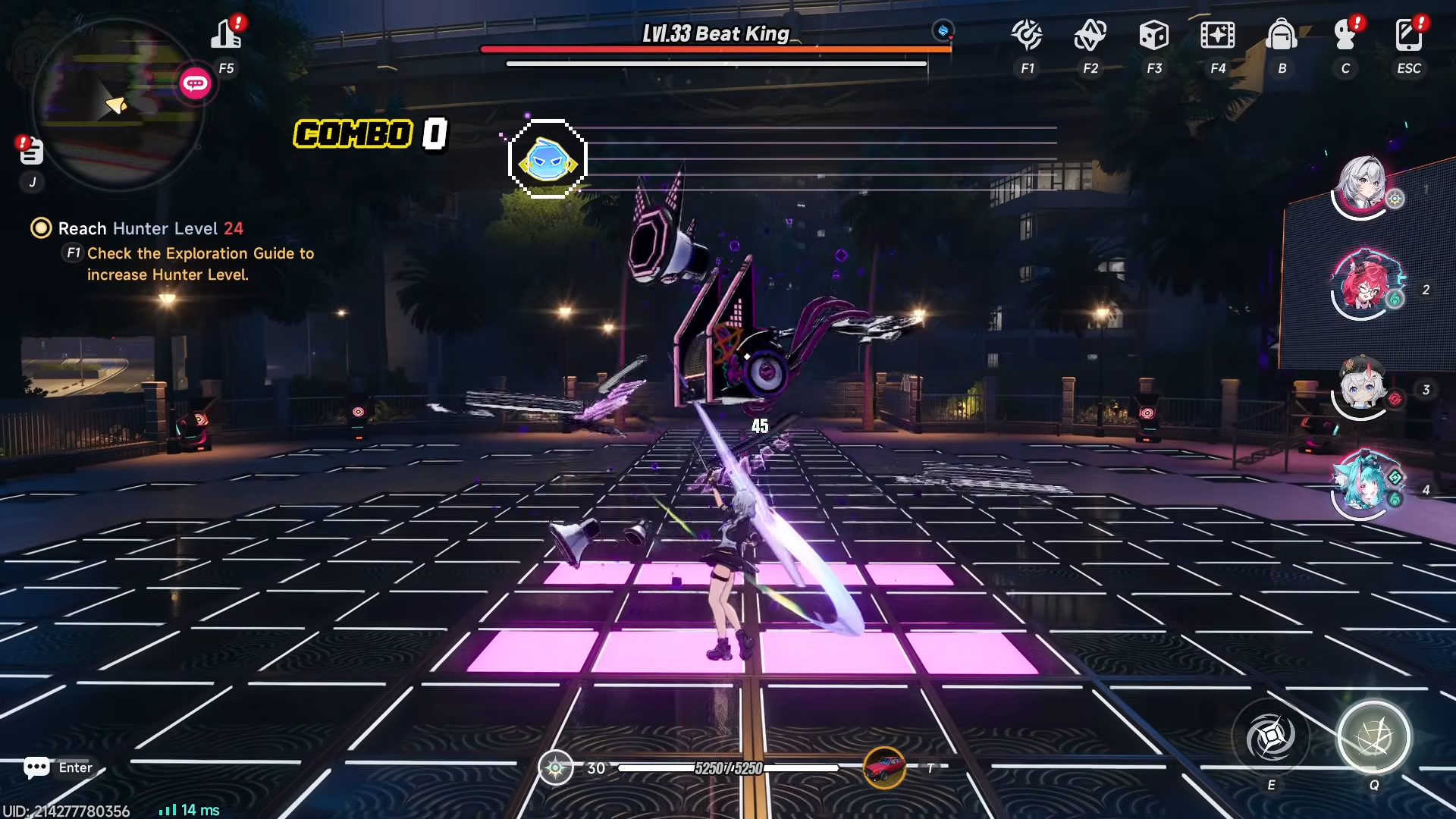Open the F5 icon with red alert
The height and width of the screenshot is (819, 1456).
point(226,35)
